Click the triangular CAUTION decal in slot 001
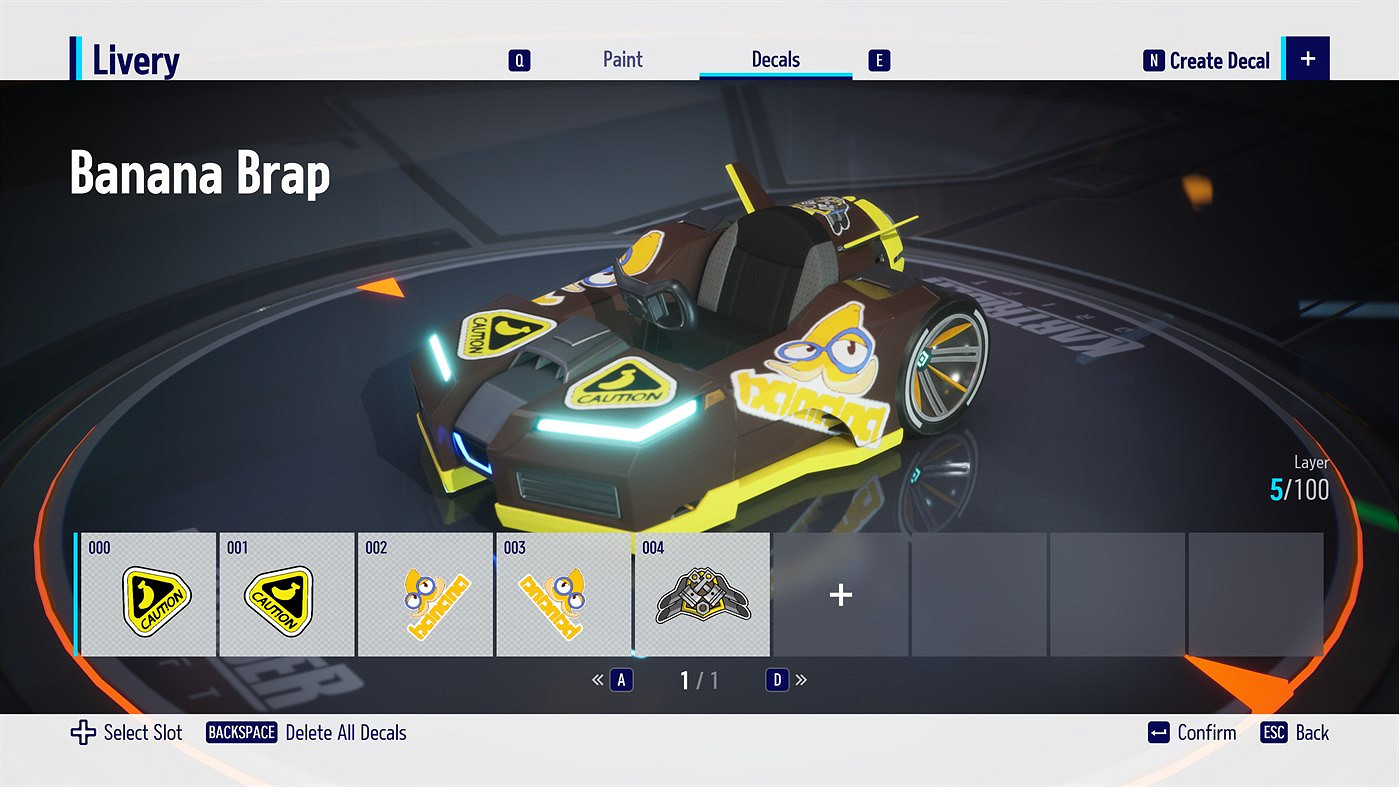 tap(286, 595)
